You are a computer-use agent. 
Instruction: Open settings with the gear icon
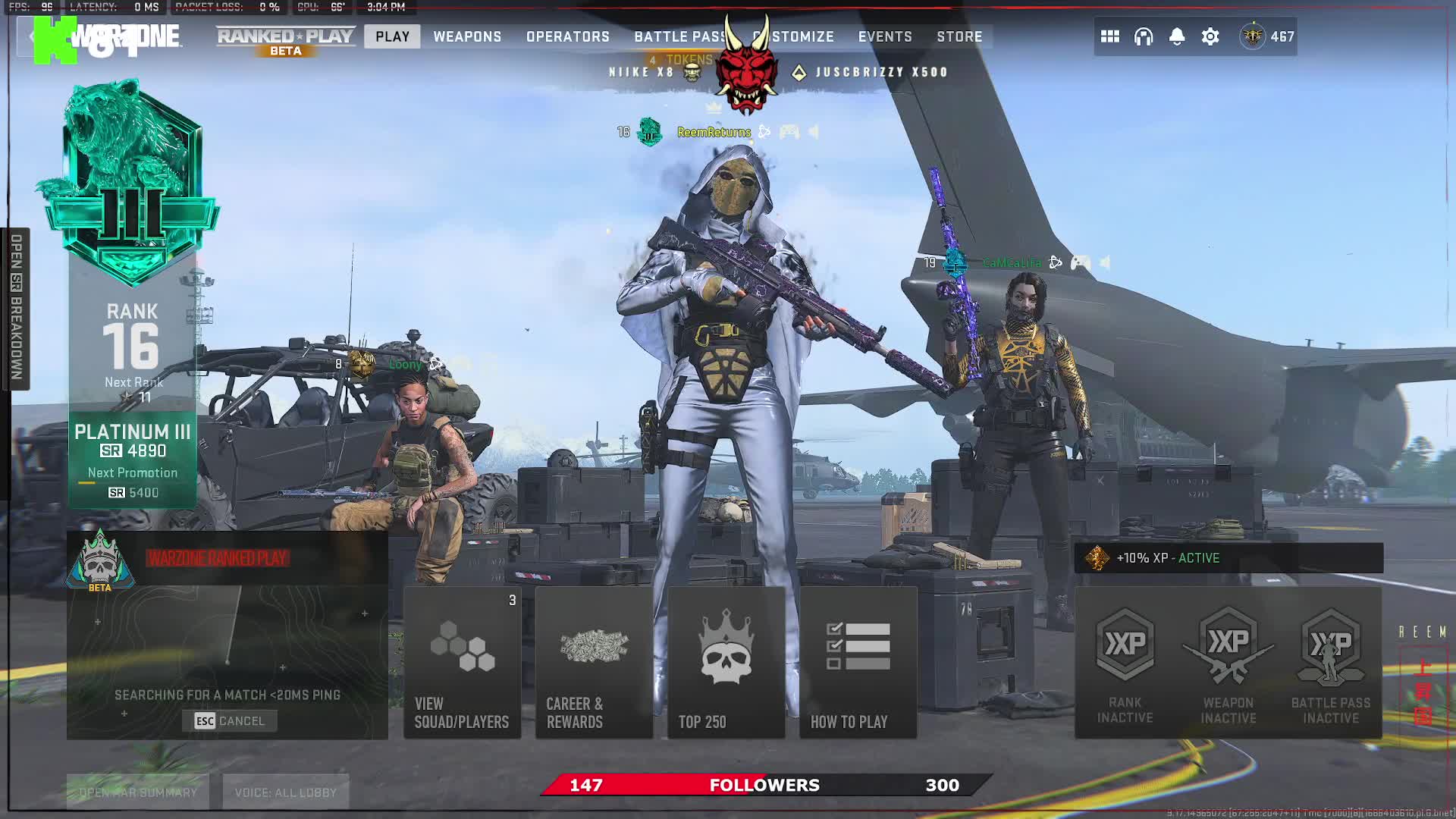[1210, 36]
